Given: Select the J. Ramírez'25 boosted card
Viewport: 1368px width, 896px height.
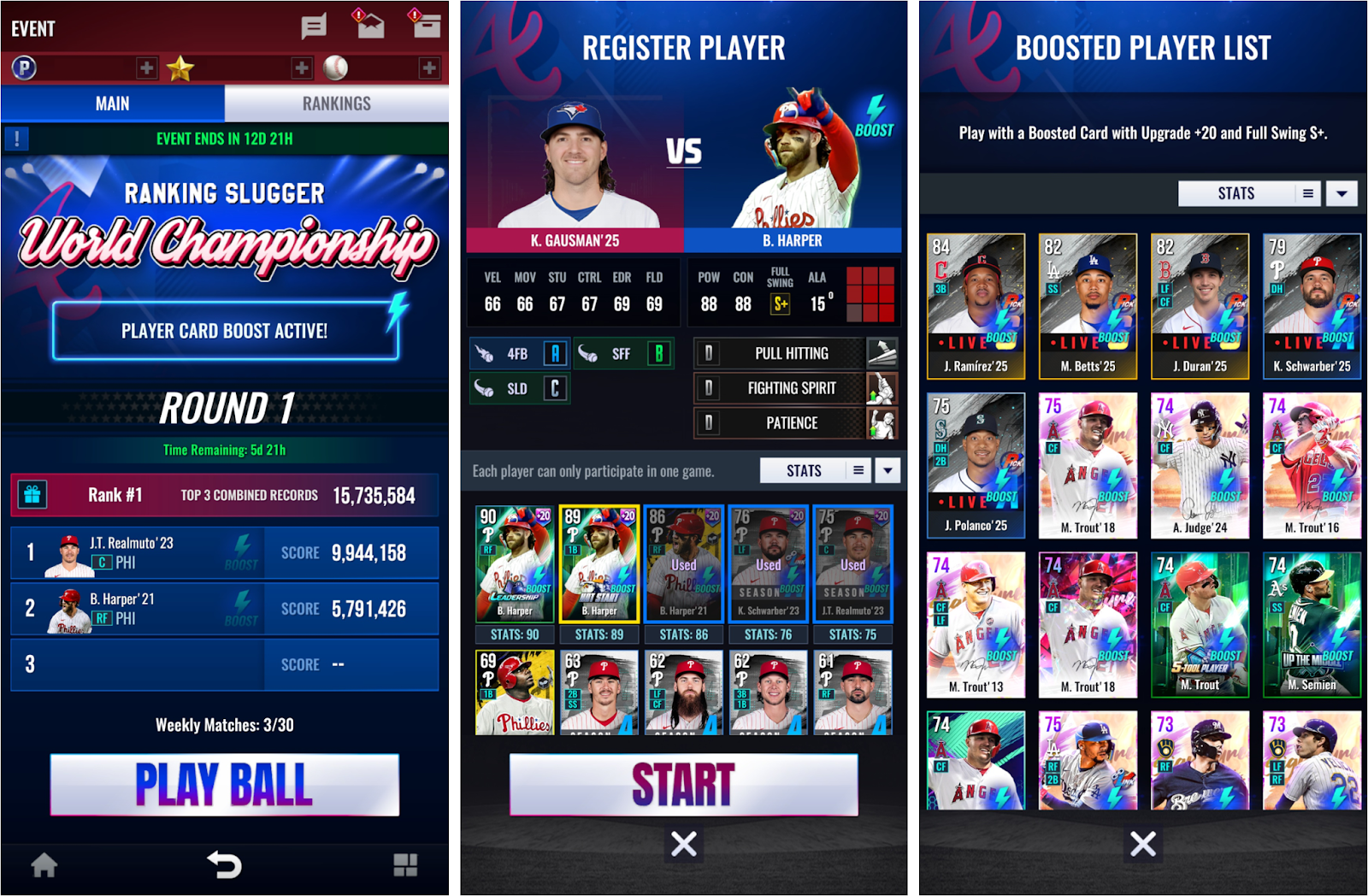Looking at the screenshot, I should point(976,306).
